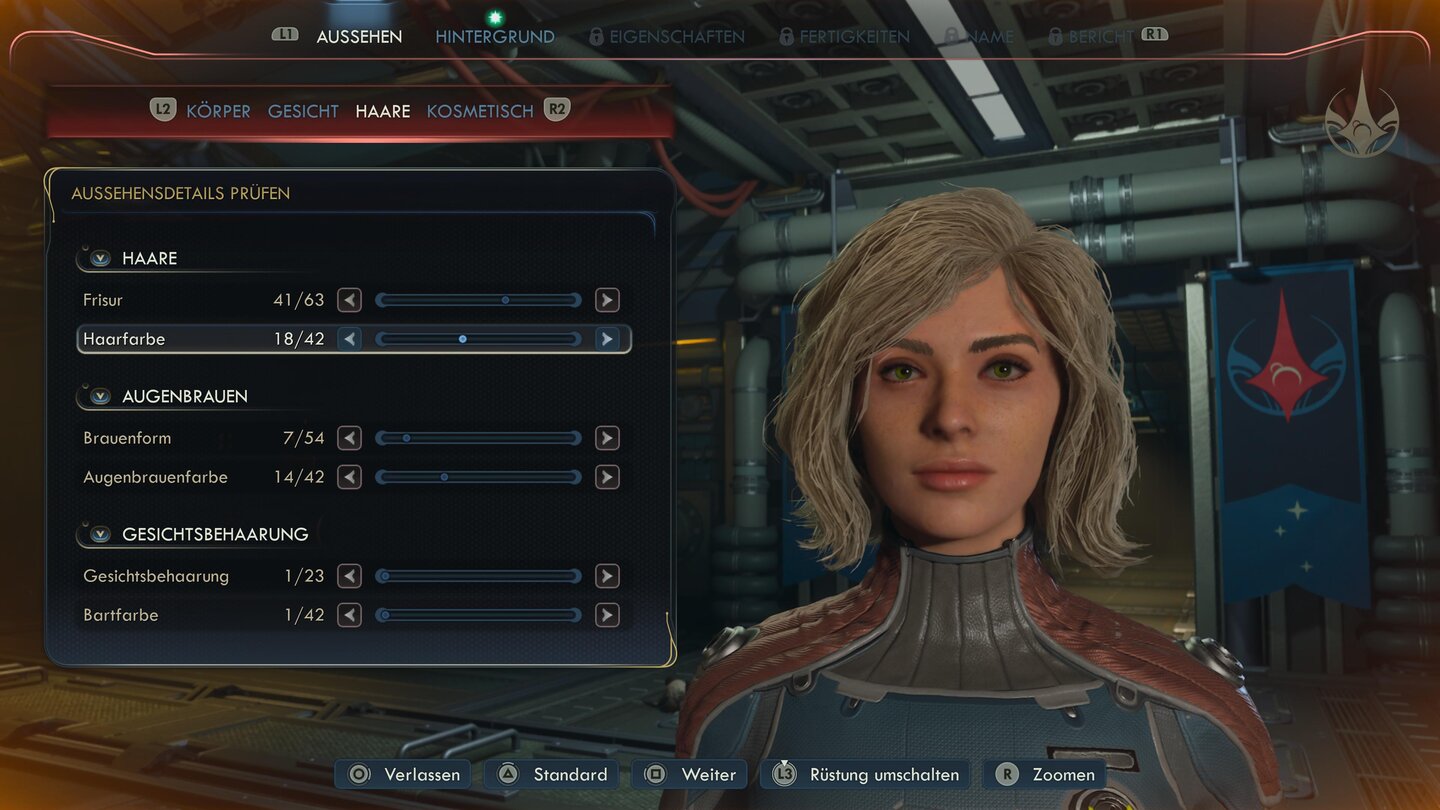Screen dimensions: 1440x810
Task: Lower Augenbrauenfarbe with the left arrow
Action: [349, 477]
